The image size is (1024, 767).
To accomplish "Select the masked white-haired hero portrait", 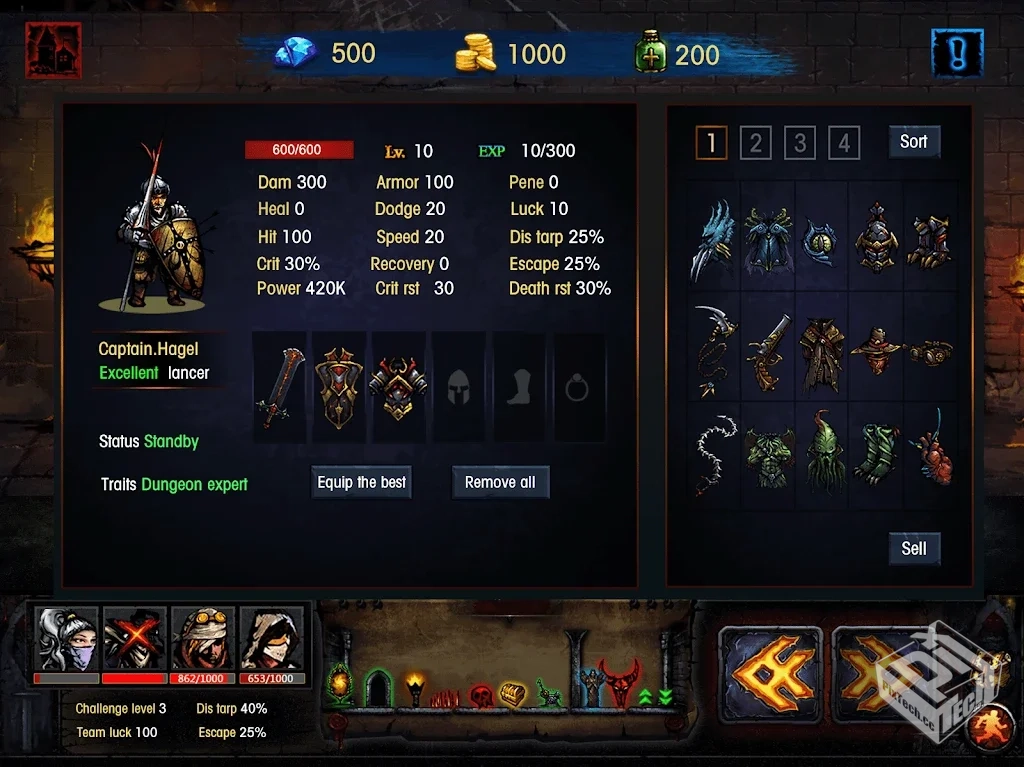I will coord(67,639).
